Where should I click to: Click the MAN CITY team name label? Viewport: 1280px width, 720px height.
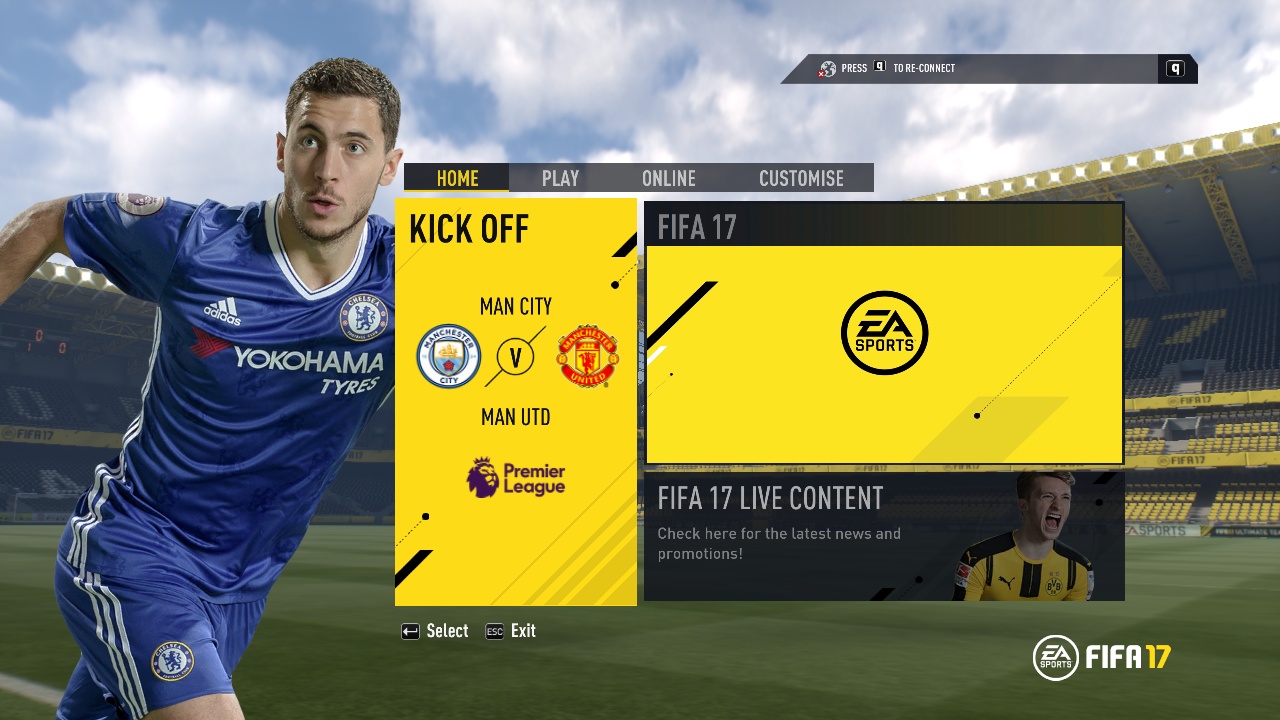(x=516, y=307)
